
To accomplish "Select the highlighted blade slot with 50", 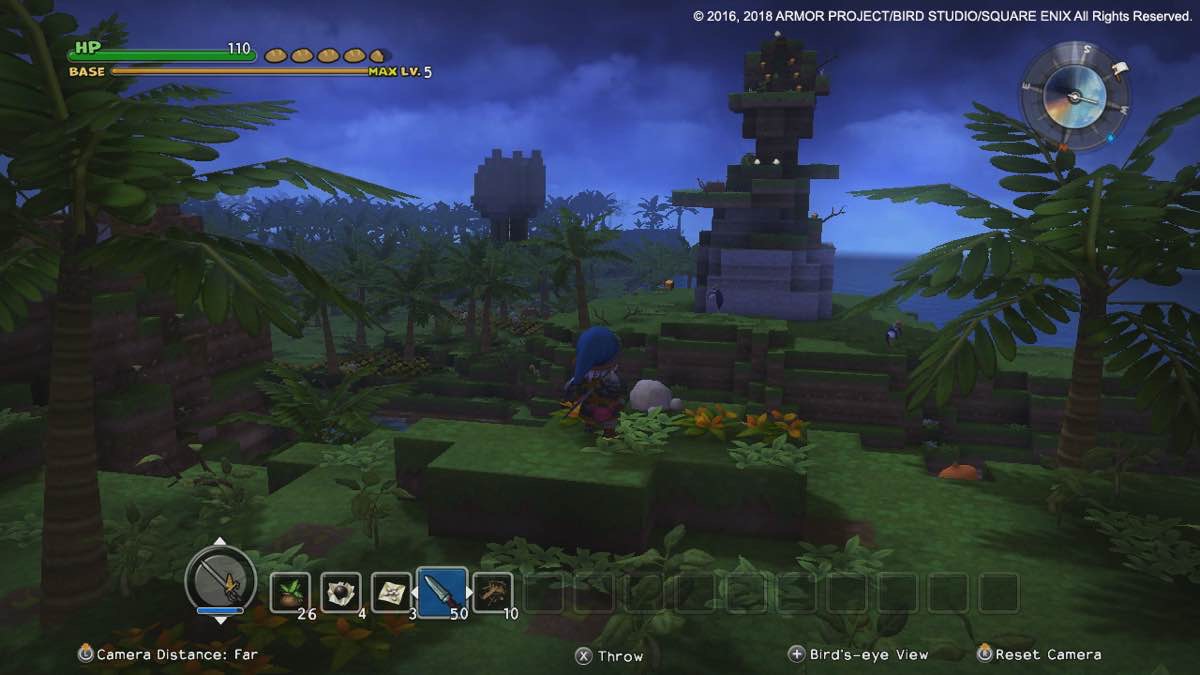I will point(442,592).
